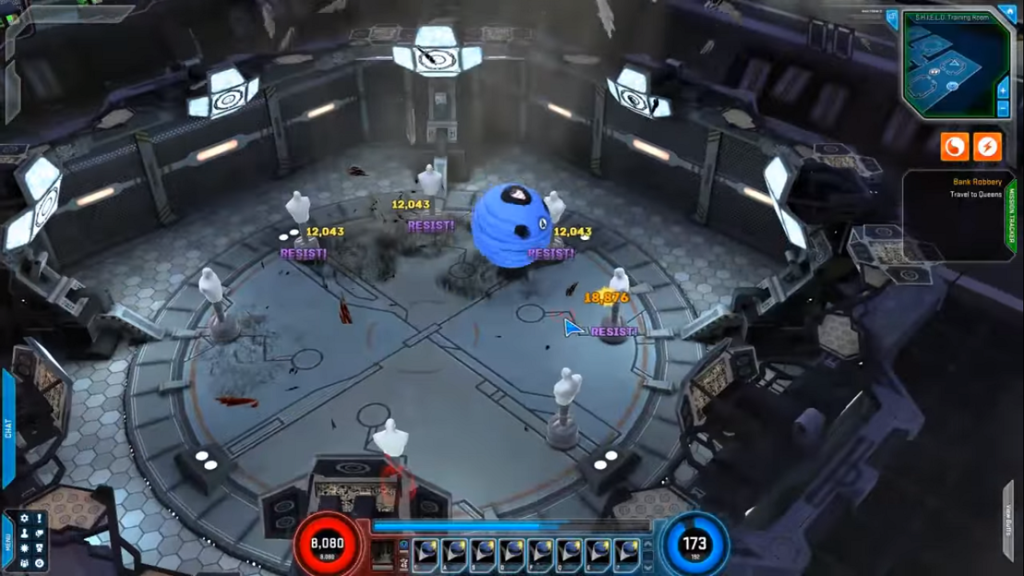Click the hero portrait beside the hotbar
Image resolution: width=1024 pixels, height=576 pixels.
pyautogui.click(x=382, y=553)
